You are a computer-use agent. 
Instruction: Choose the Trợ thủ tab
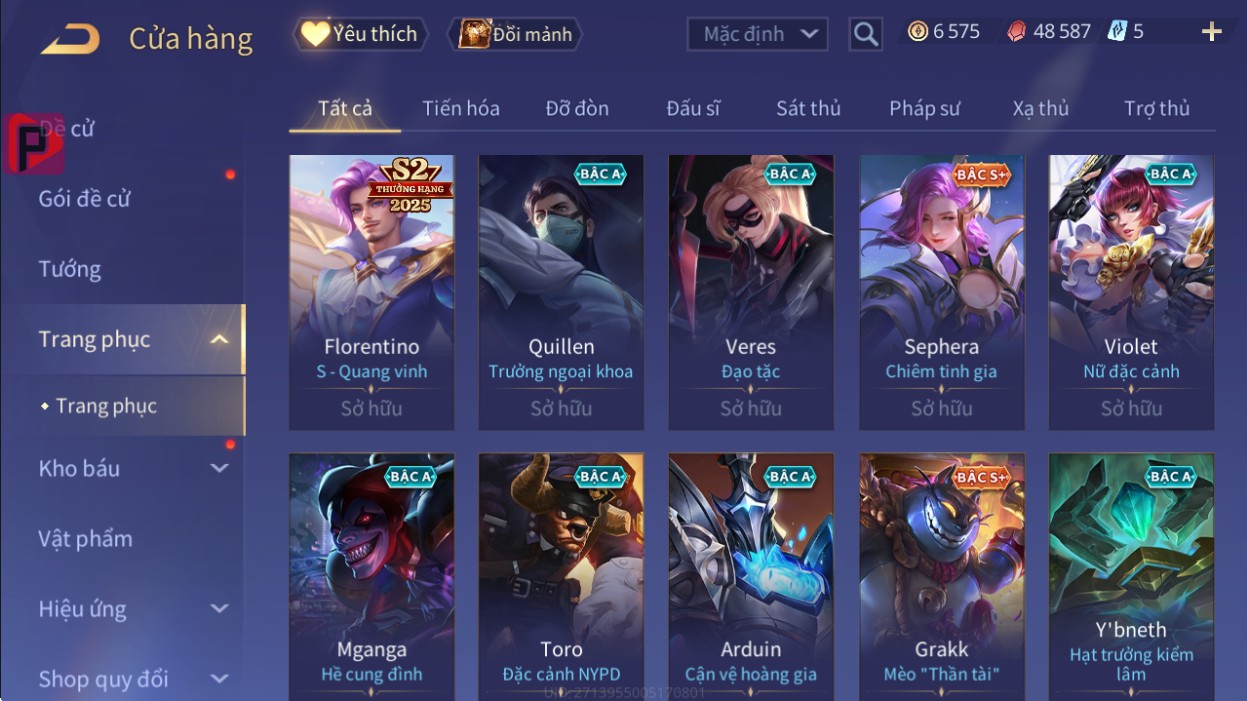click(1156, 108)
